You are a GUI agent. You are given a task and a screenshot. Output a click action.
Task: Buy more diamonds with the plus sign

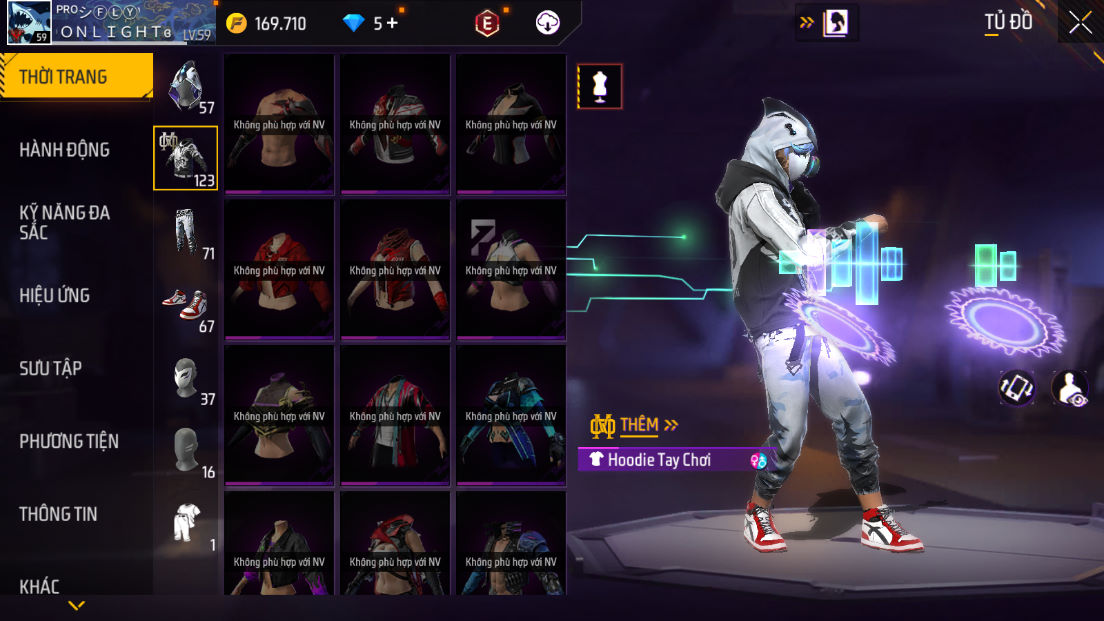click(x=392, y=23)
